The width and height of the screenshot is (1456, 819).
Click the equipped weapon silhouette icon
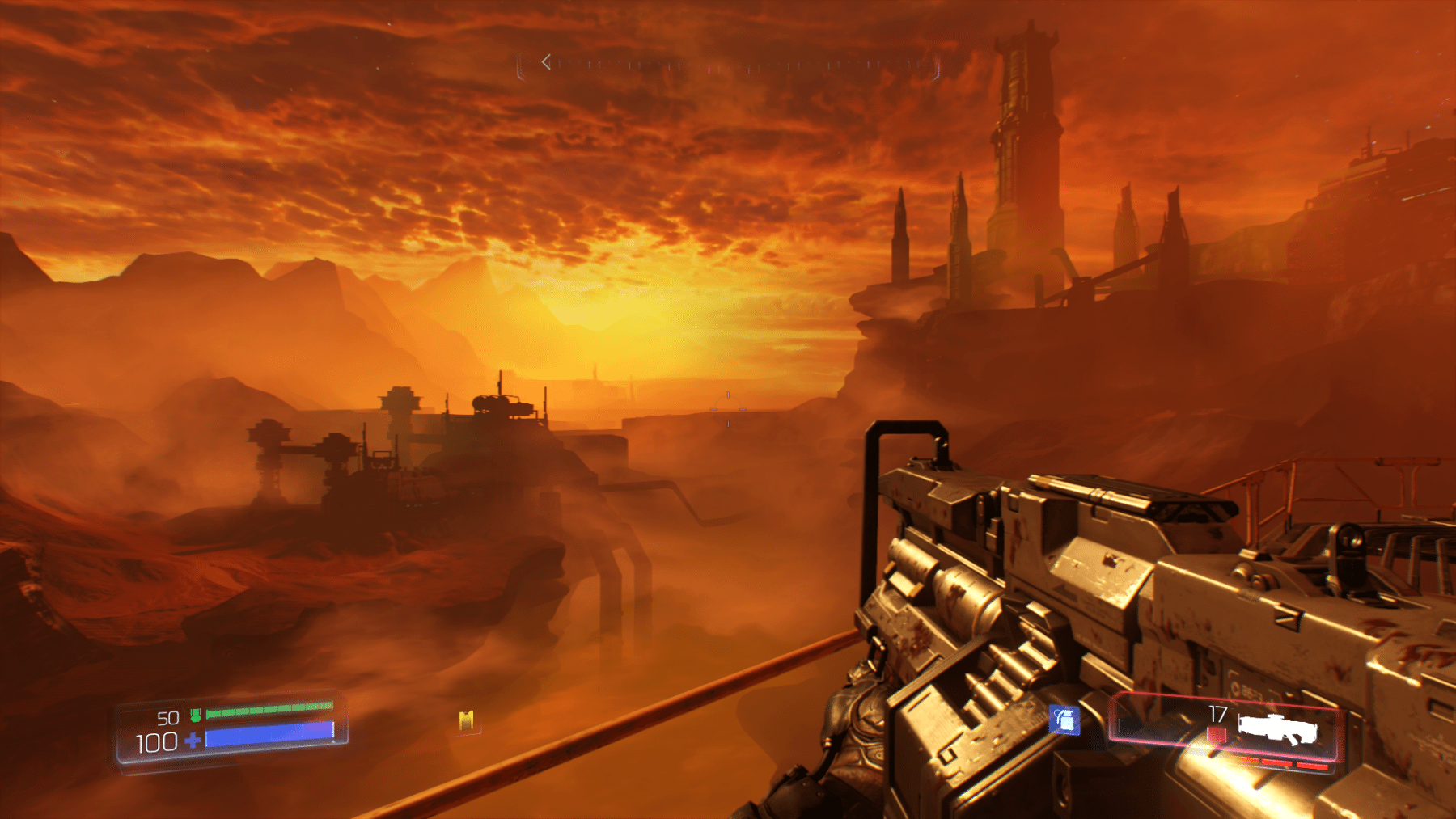[x=1278, y=729]
